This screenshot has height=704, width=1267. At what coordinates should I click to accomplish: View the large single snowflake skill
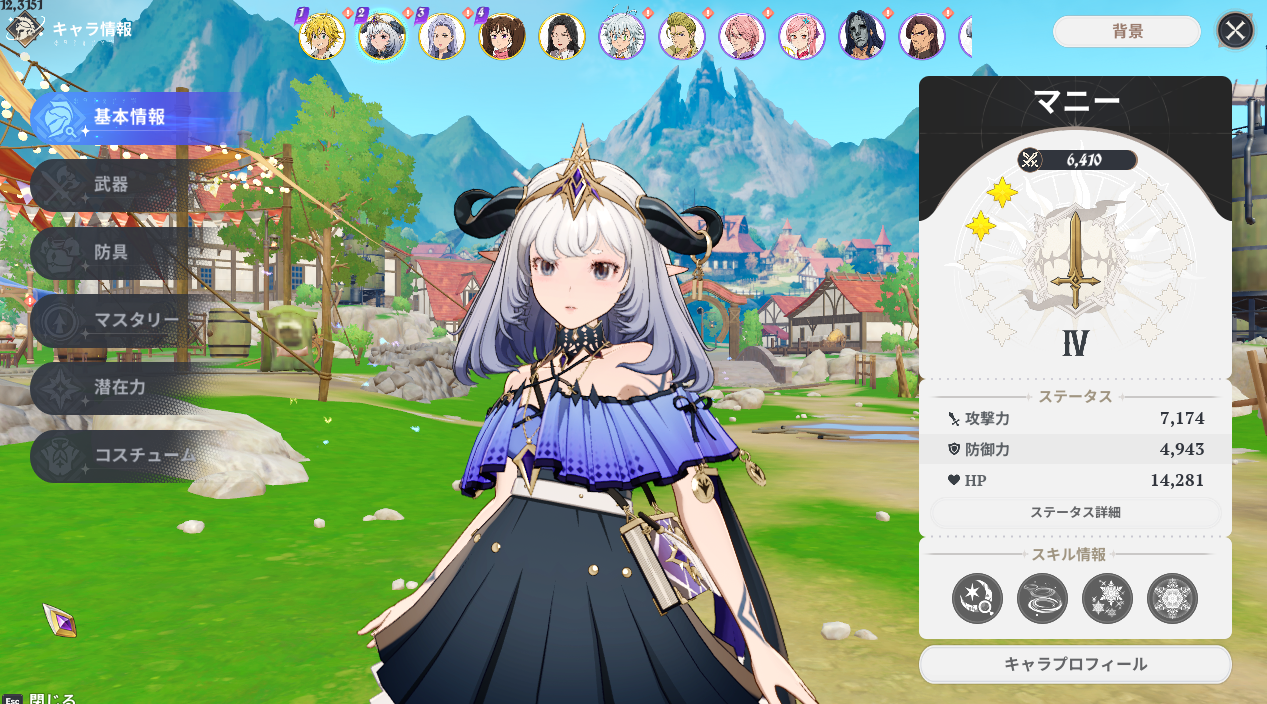[x=1172, y=599]
